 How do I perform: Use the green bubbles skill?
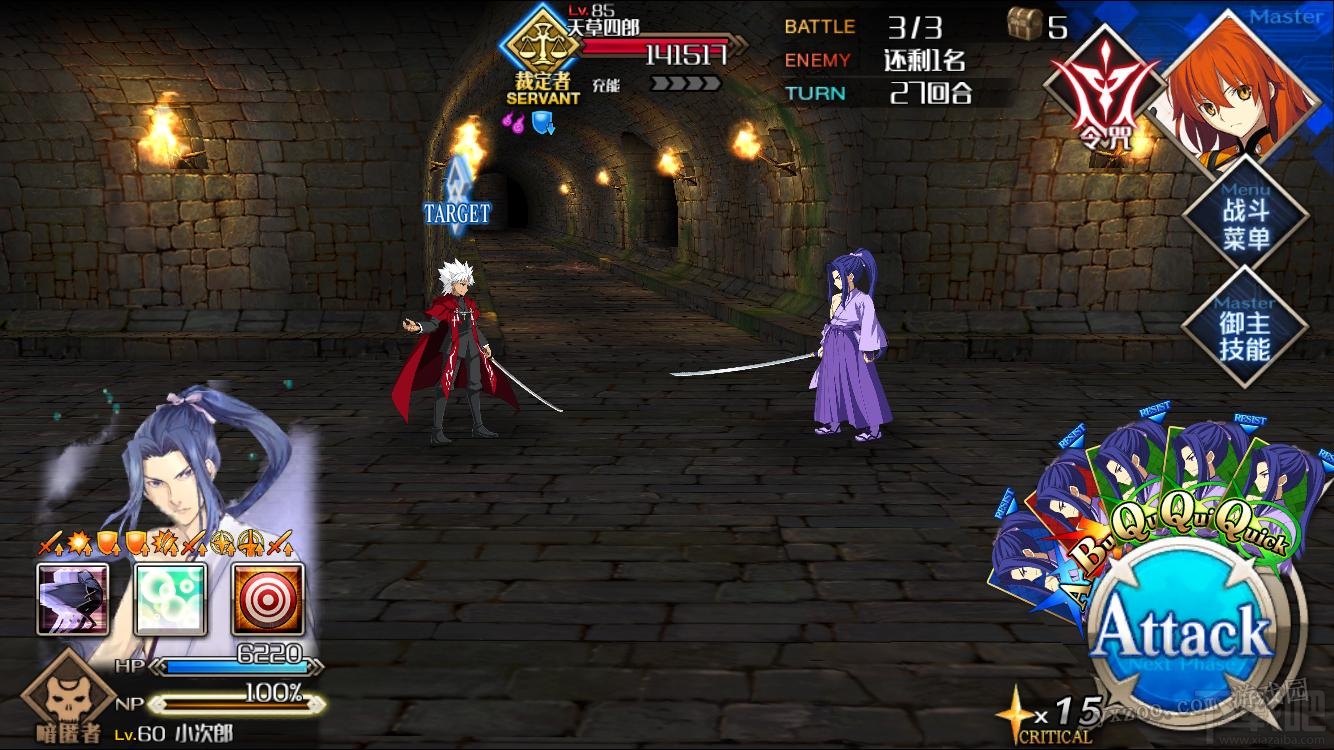coord(170,599)
